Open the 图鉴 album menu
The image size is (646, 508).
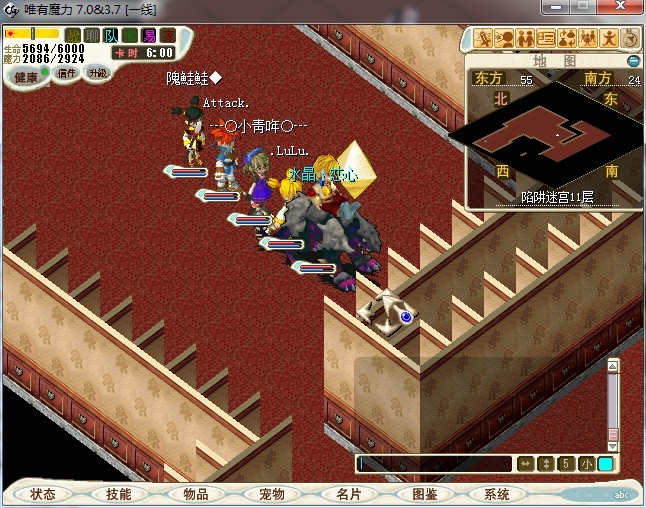point(424,494)
